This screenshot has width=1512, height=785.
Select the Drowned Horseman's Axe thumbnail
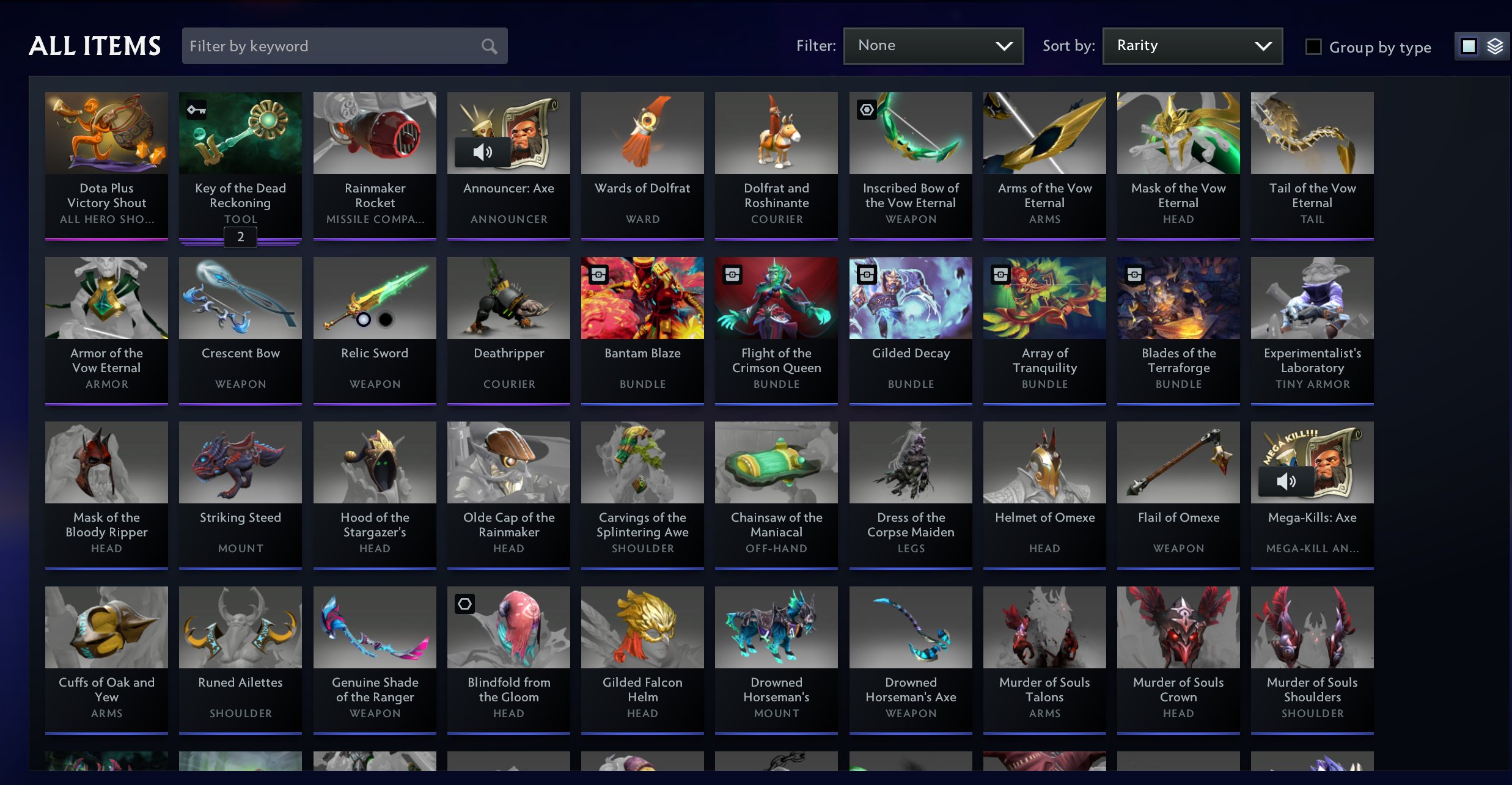click(910, 627)
